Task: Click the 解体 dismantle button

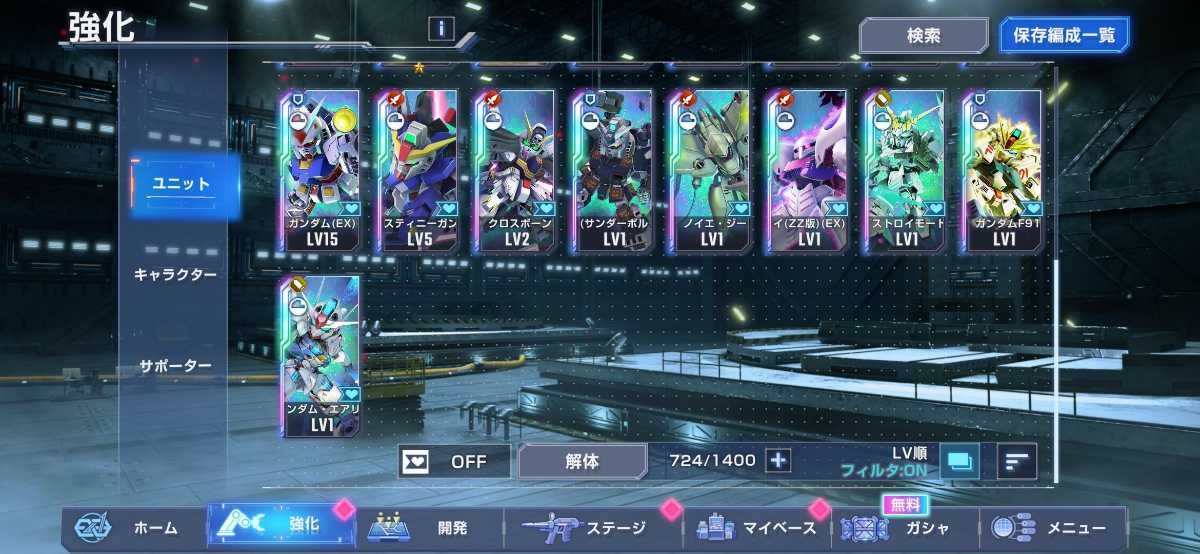Action: point(582,462)
